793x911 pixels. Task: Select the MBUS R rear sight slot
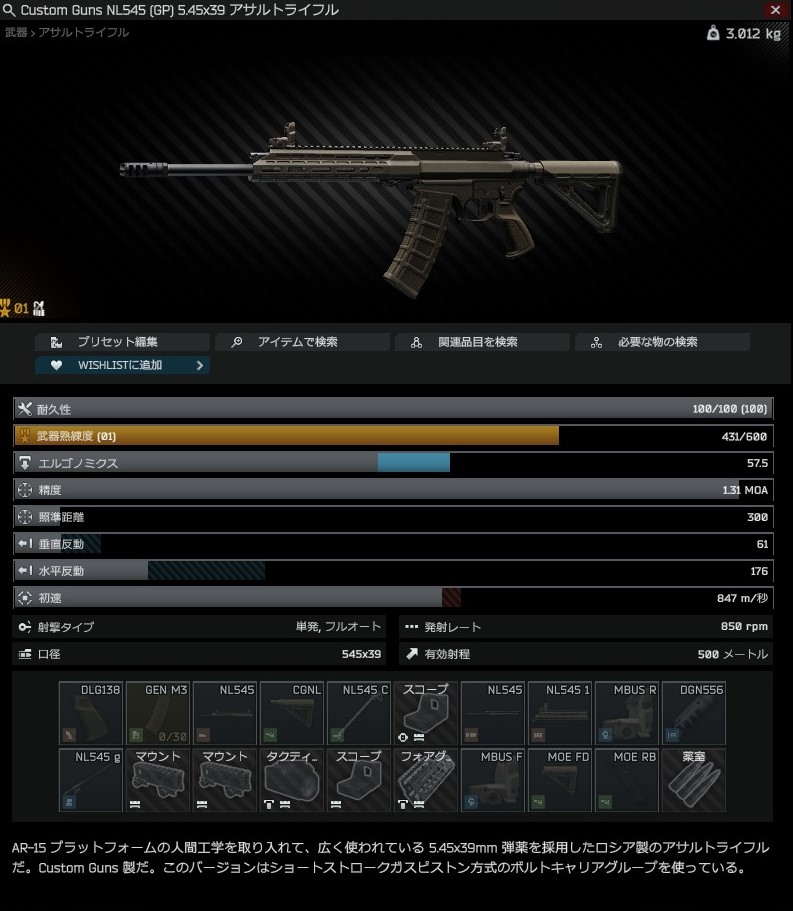click(627, 713)
